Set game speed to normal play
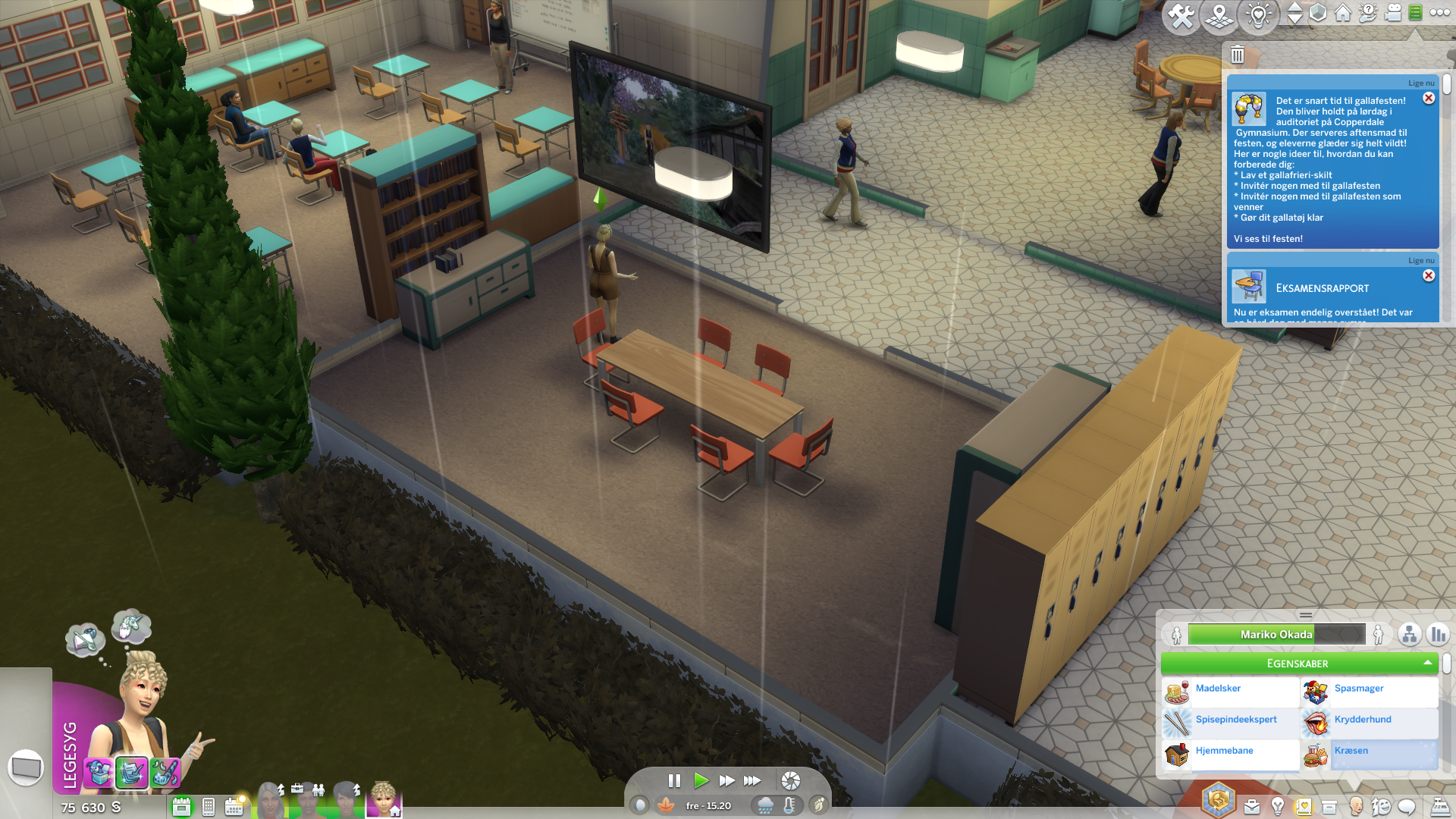The height and width of the screenshot is (819, 1456). pos(701,780)
